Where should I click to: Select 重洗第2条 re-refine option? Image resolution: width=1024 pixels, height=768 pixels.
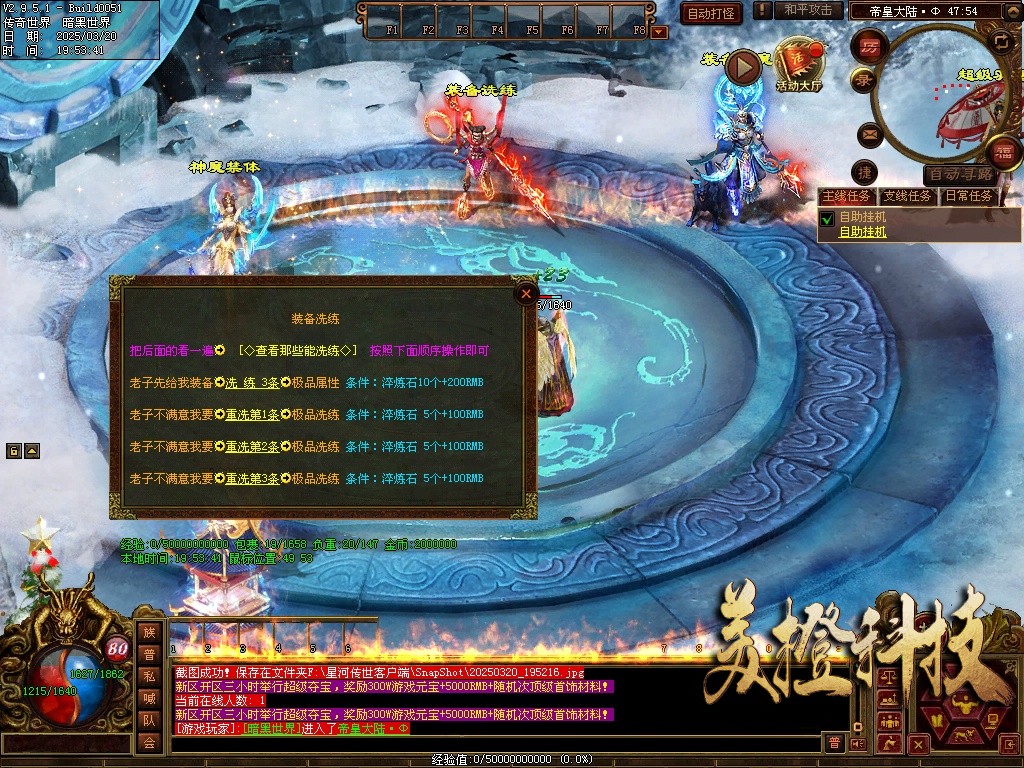(x=252, y=446)
